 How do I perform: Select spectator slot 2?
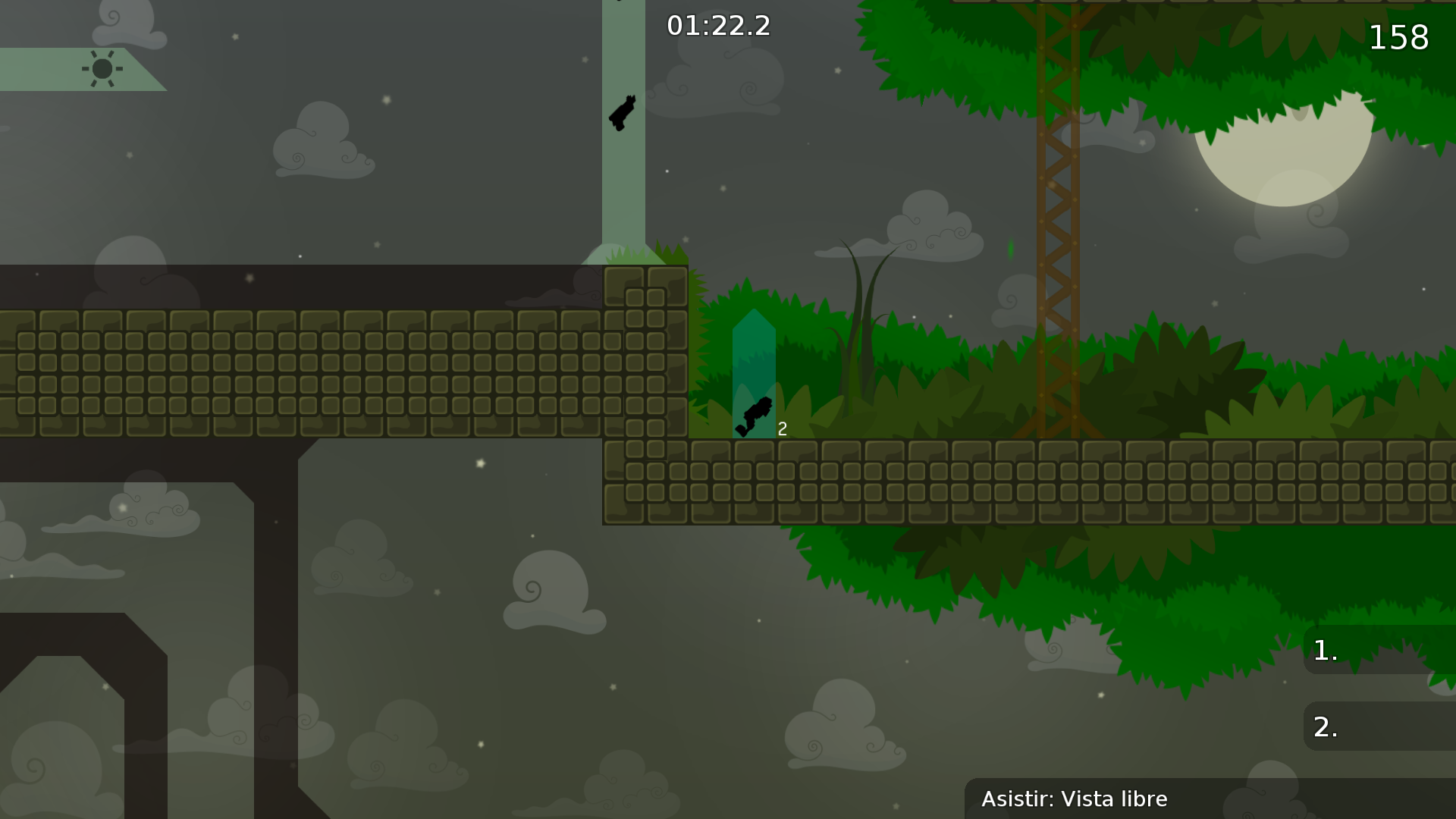tap(1323, 726)
